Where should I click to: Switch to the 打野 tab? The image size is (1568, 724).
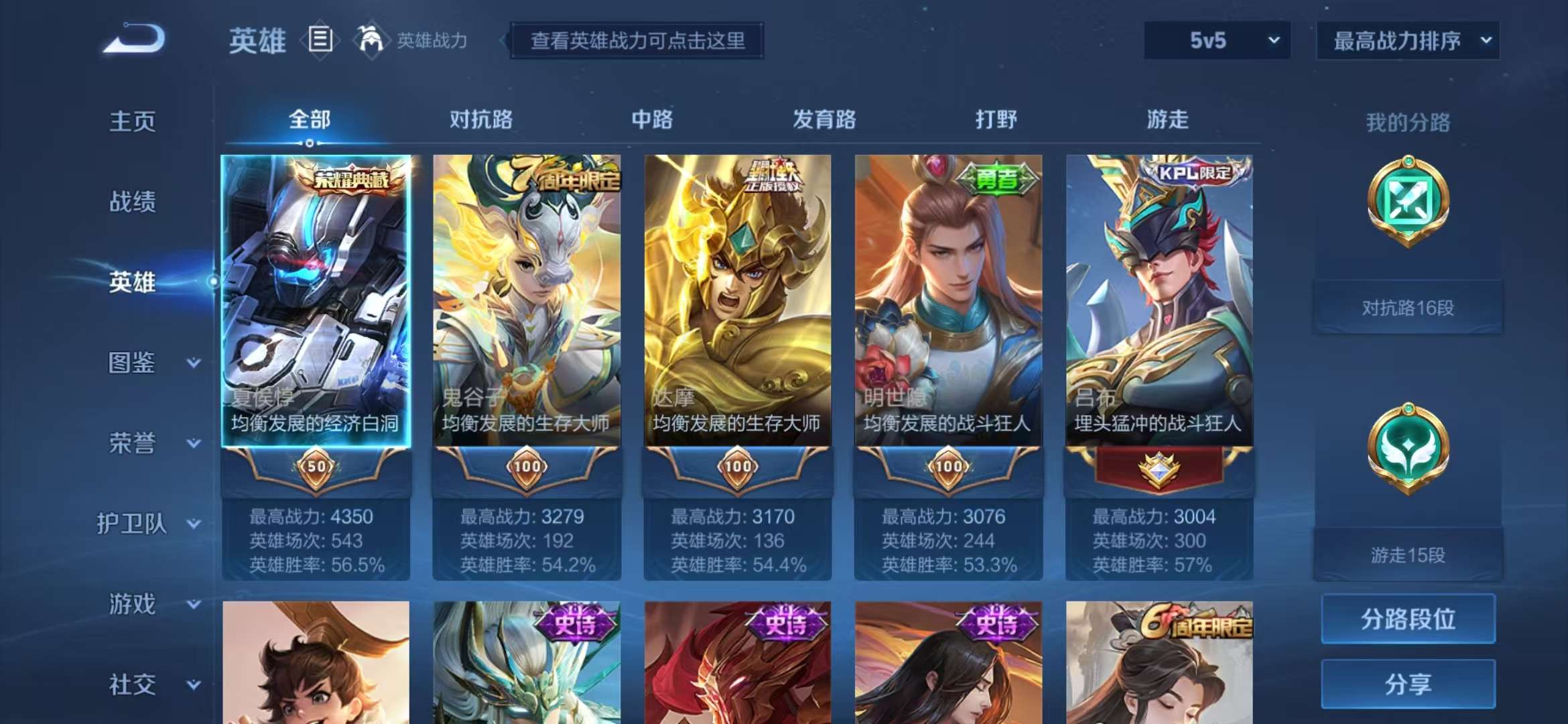(x=996, y=119)
